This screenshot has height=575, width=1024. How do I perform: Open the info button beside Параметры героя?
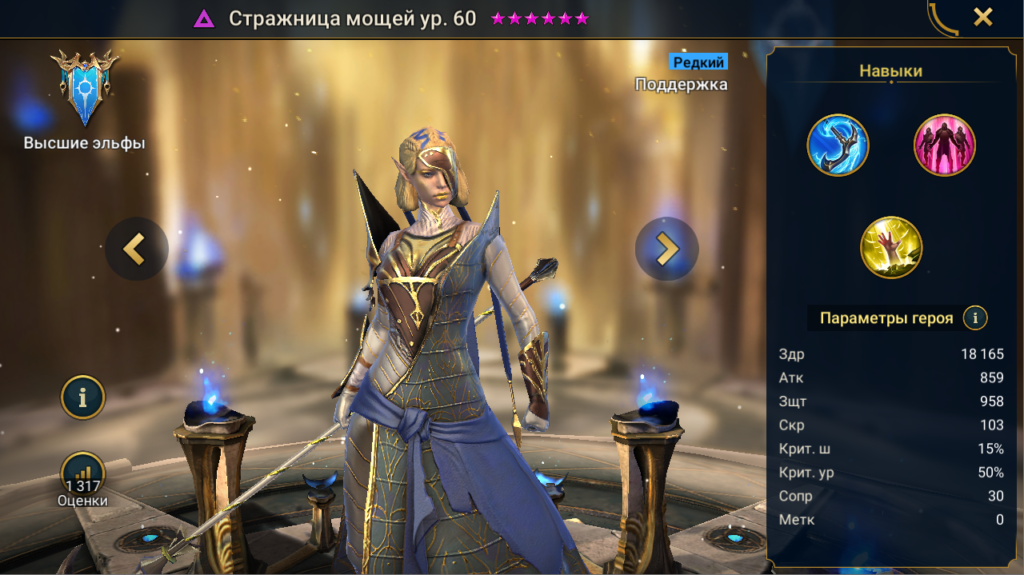(975, 318)
